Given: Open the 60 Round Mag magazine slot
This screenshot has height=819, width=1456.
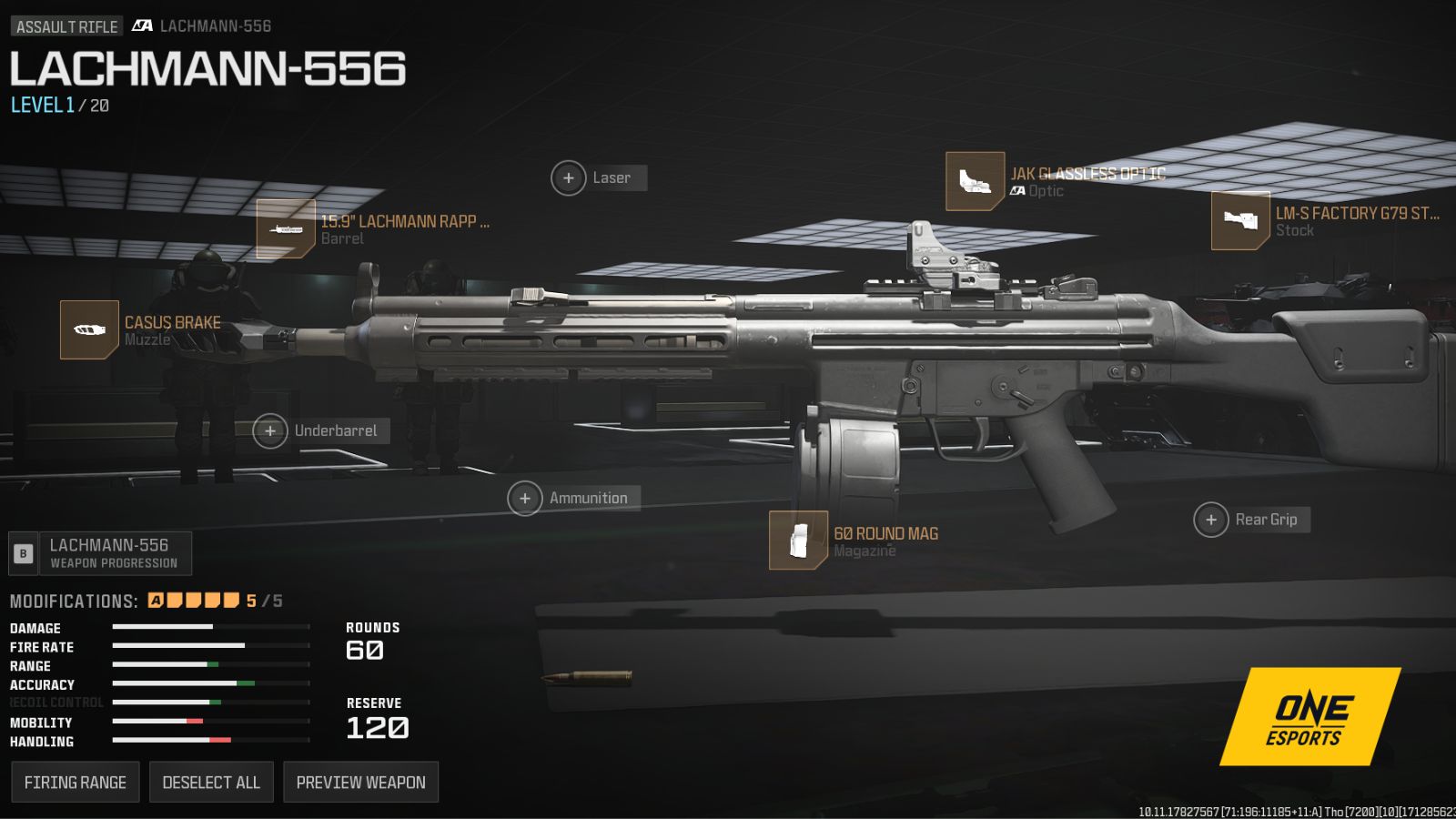Looking at the screenshot, I should click(798, 541).
